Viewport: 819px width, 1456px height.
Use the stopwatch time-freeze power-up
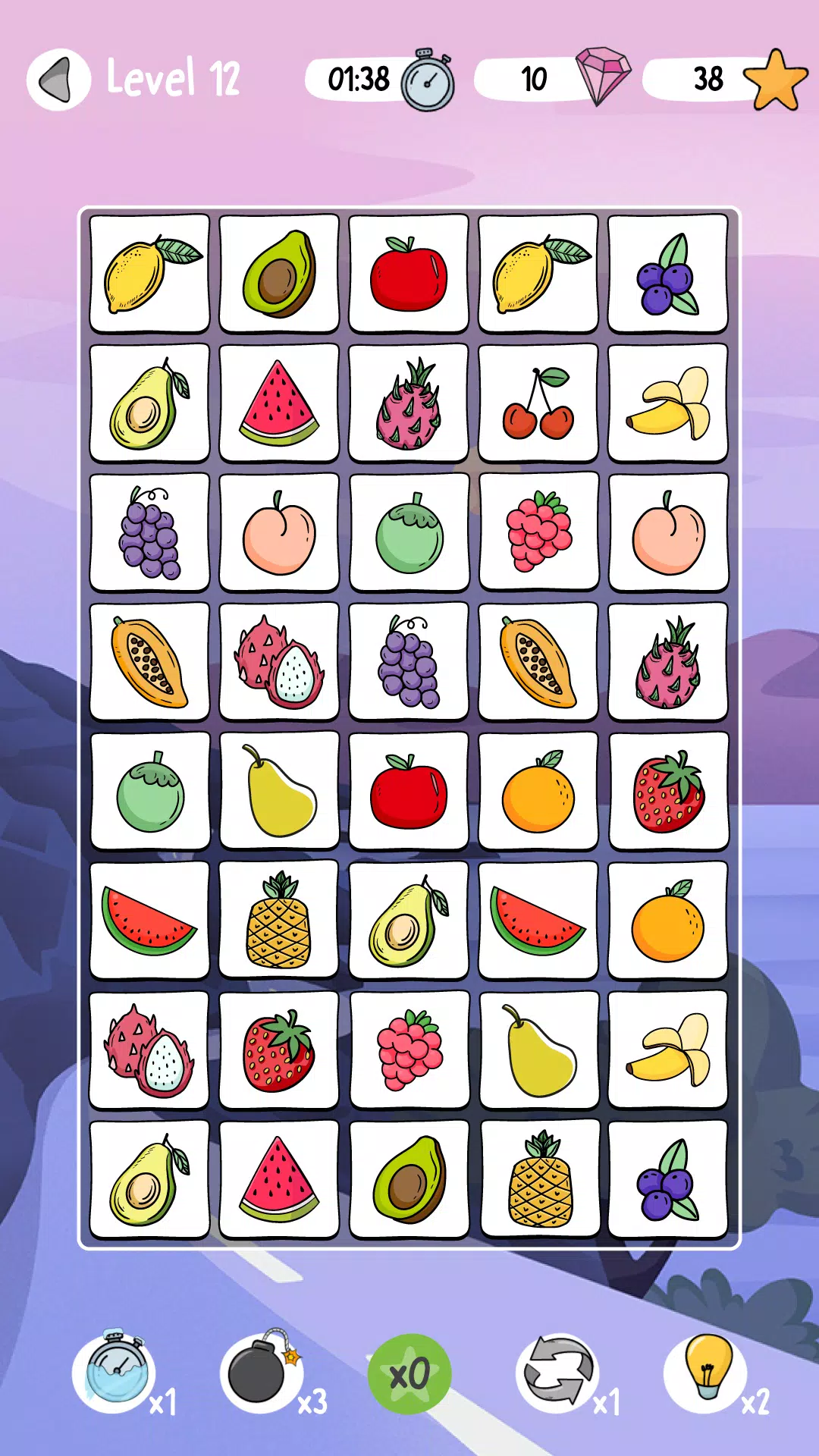point(115,1373)
